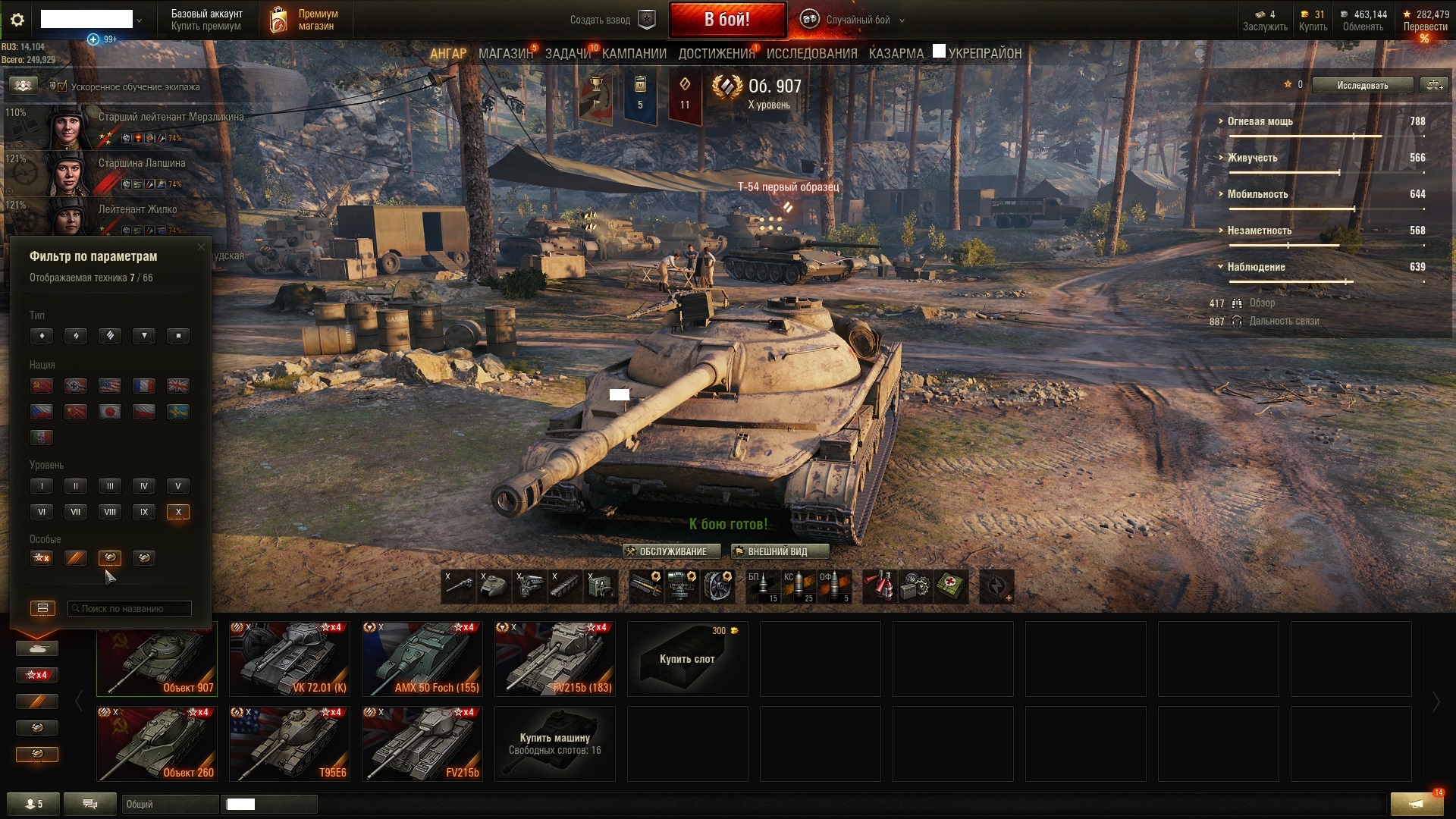
Task: Open ОБСЛУЖИВАНИЕ for the tank
Action: point(665,551)
